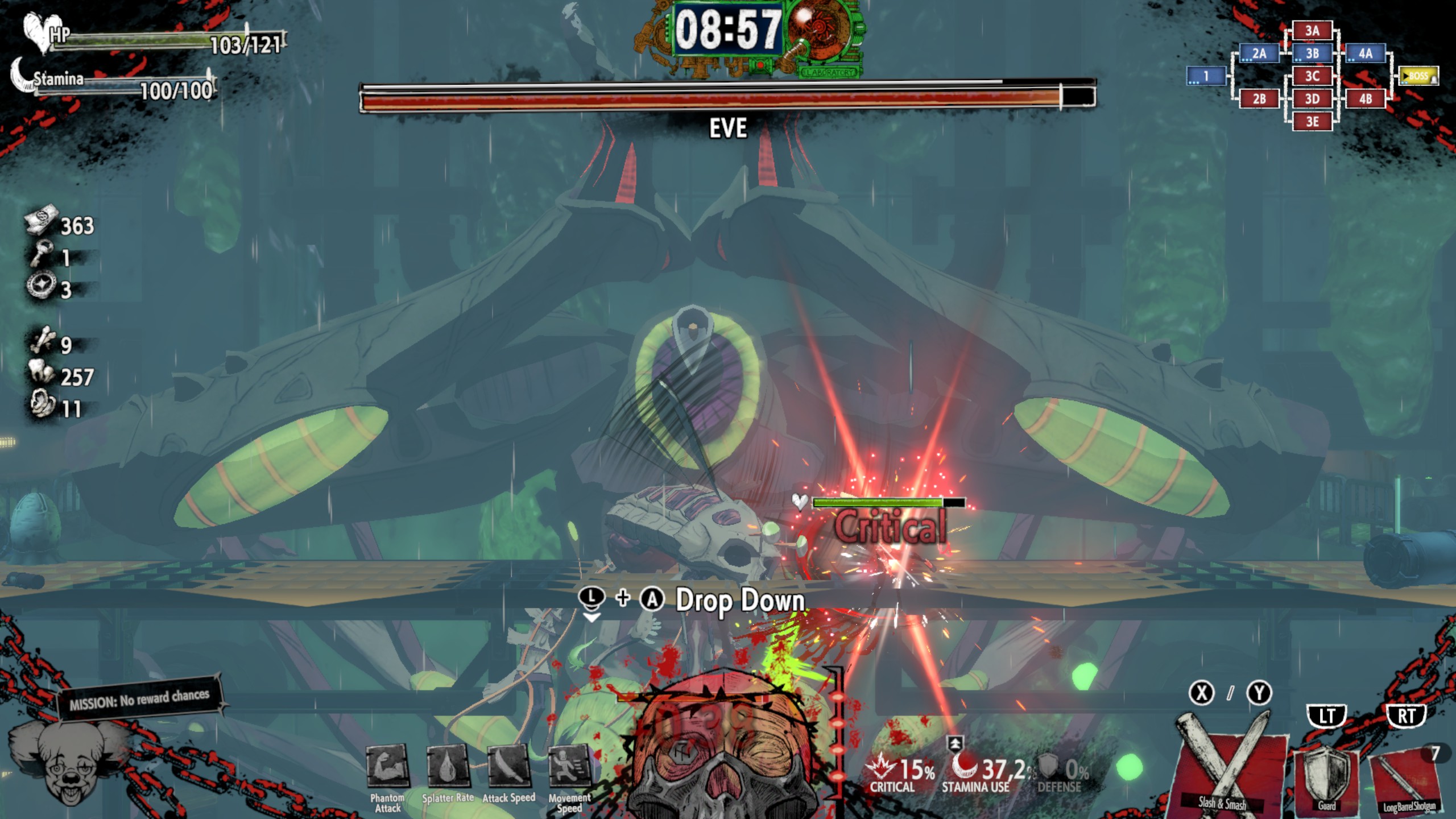Select the Long Barrel Shotgun card
1456x819 pixels.
pyautogui.click(x=1406, y=779)
